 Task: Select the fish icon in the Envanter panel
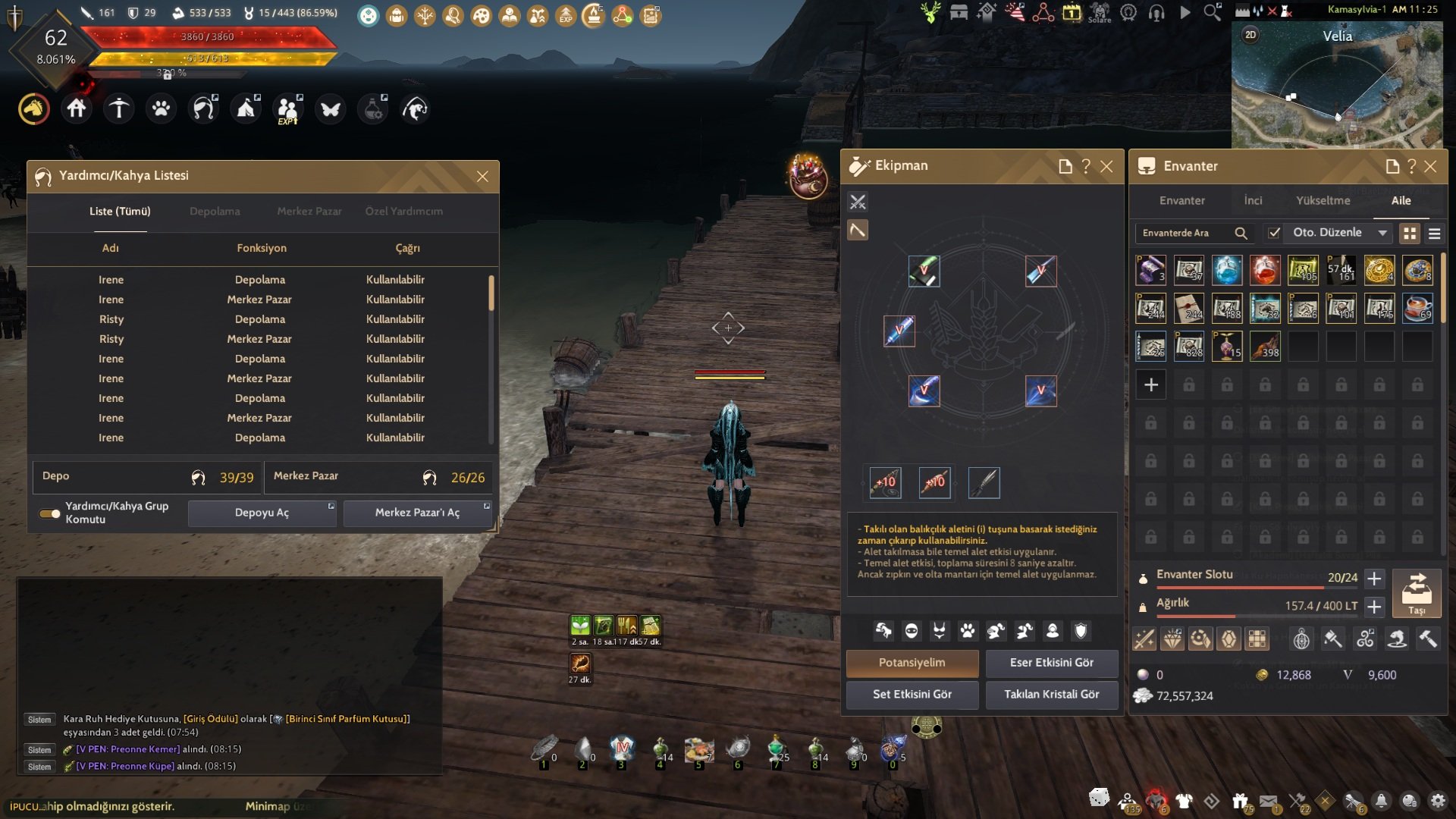(1397, 639)
